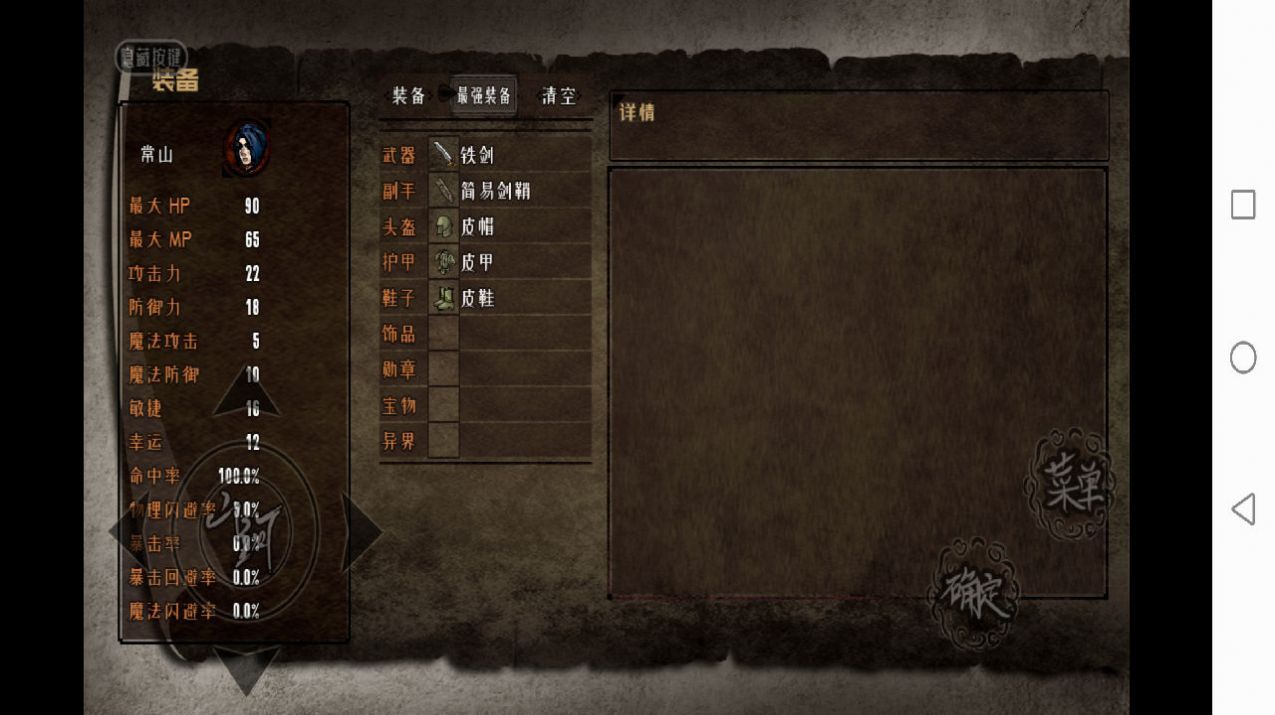The image size is (1275, 715).
Task: Tap the Android back navigation button
Action: (x=1243, y=509)
